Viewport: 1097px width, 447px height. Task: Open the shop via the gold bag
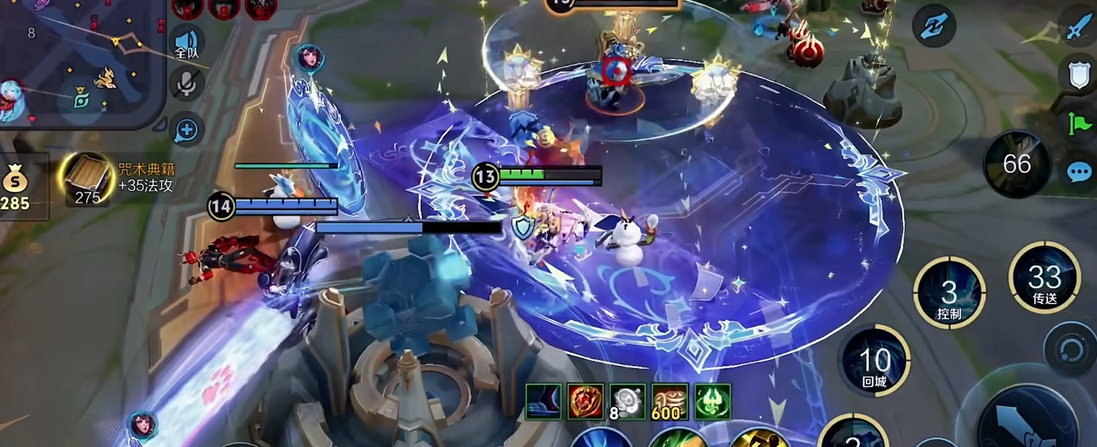click(x=17, y=186)
